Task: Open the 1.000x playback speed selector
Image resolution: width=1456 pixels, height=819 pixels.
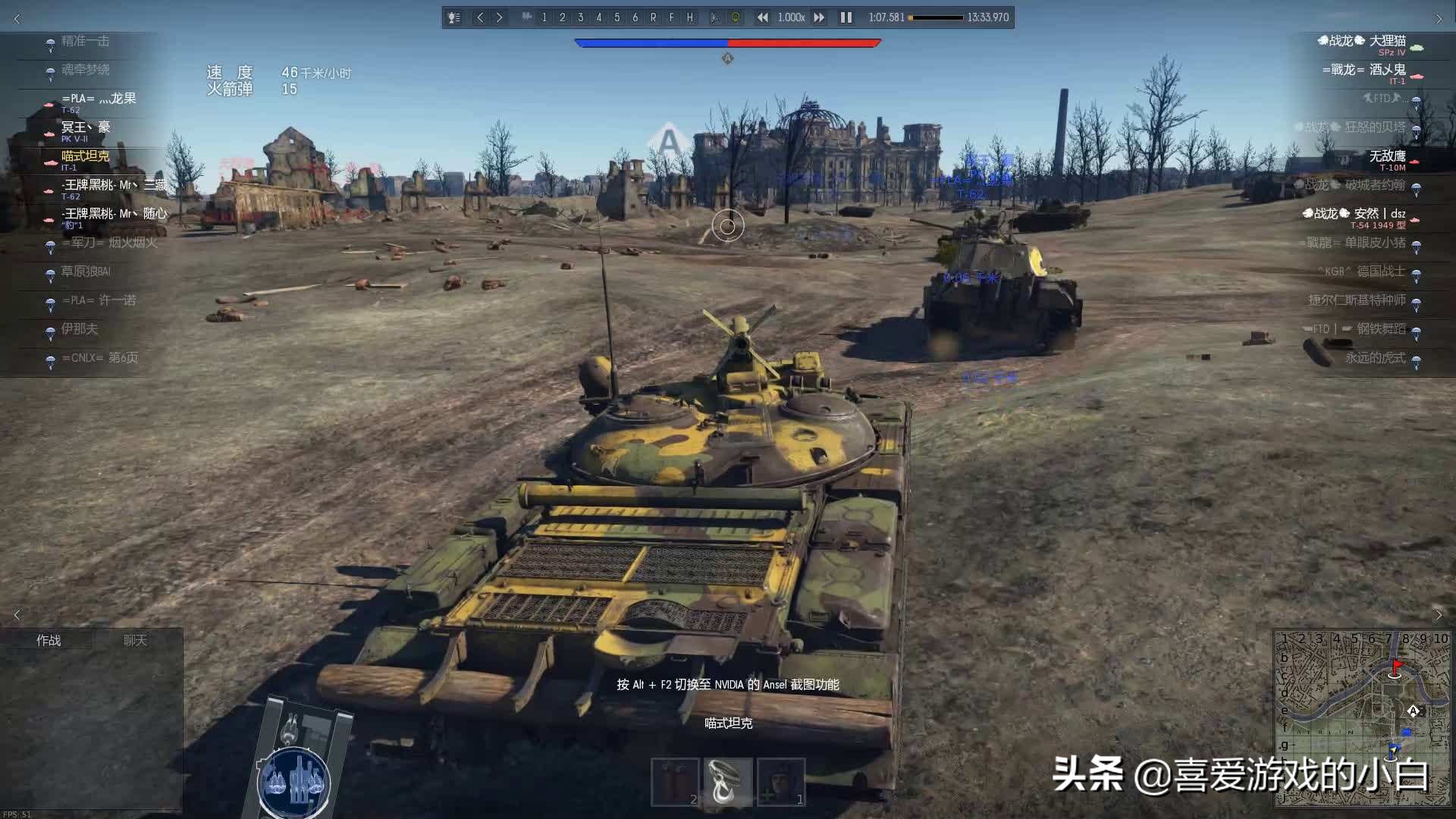Action: [x=791, y=17]
